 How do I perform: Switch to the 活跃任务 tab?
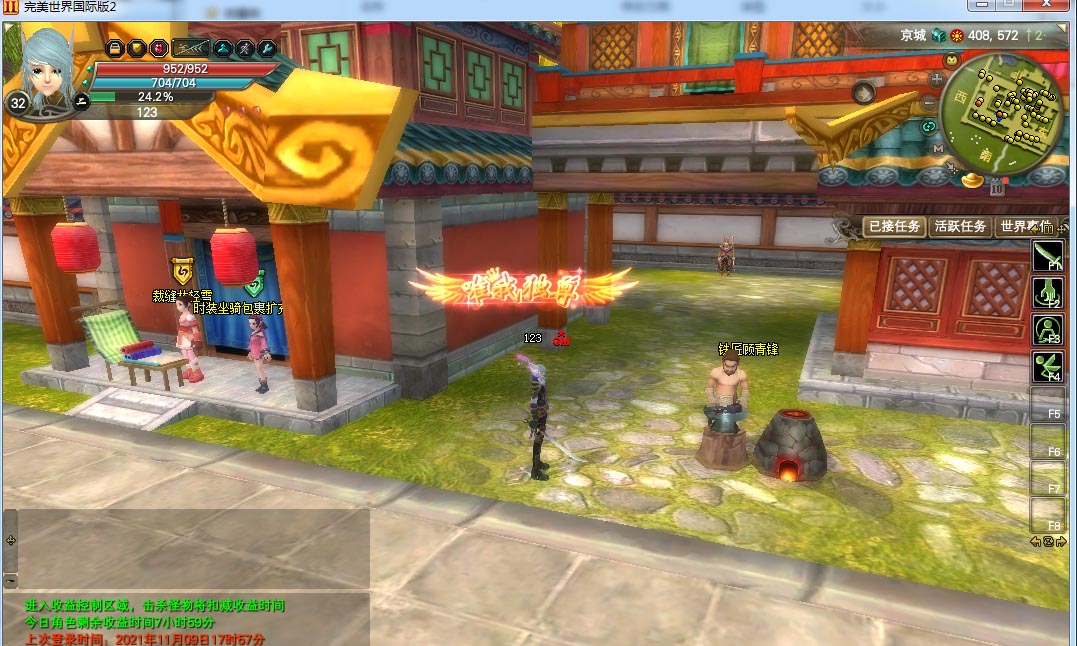tap(959, 227)
